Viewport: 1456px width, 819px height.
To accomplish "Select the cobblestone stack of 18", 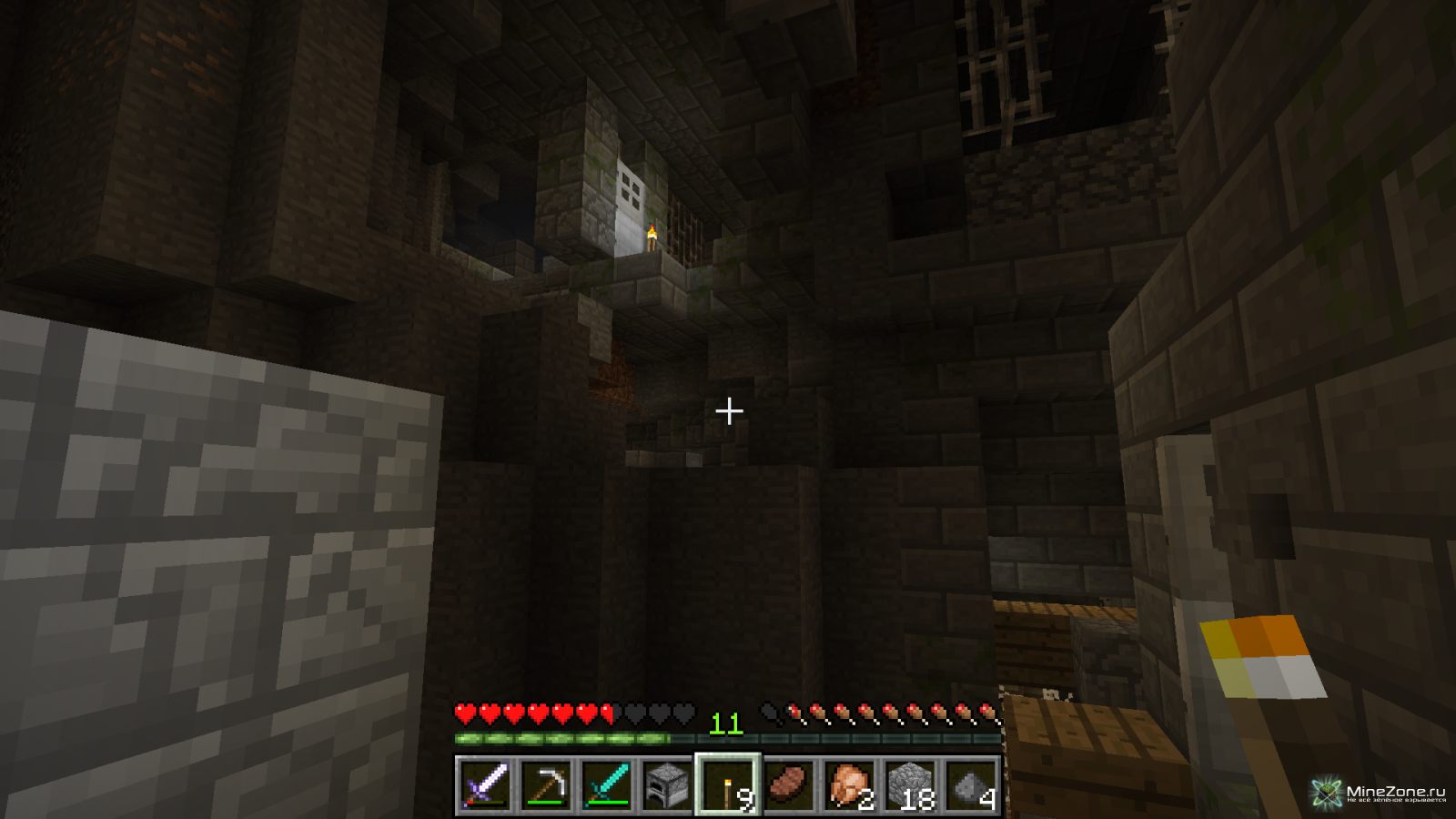I will pos(911,784).
